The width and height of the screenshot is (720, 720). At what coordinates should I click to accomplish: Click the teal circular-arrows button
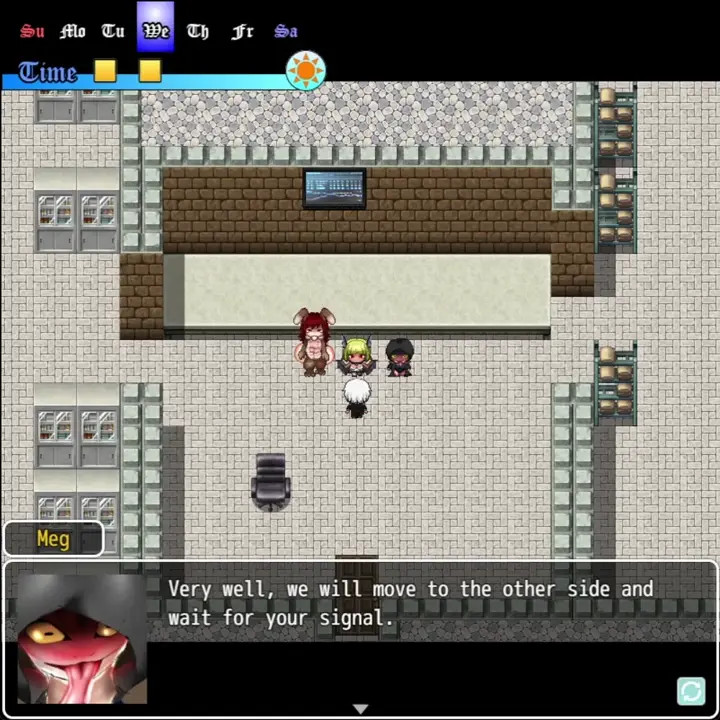pyautogui.click(x=691, y=691)
